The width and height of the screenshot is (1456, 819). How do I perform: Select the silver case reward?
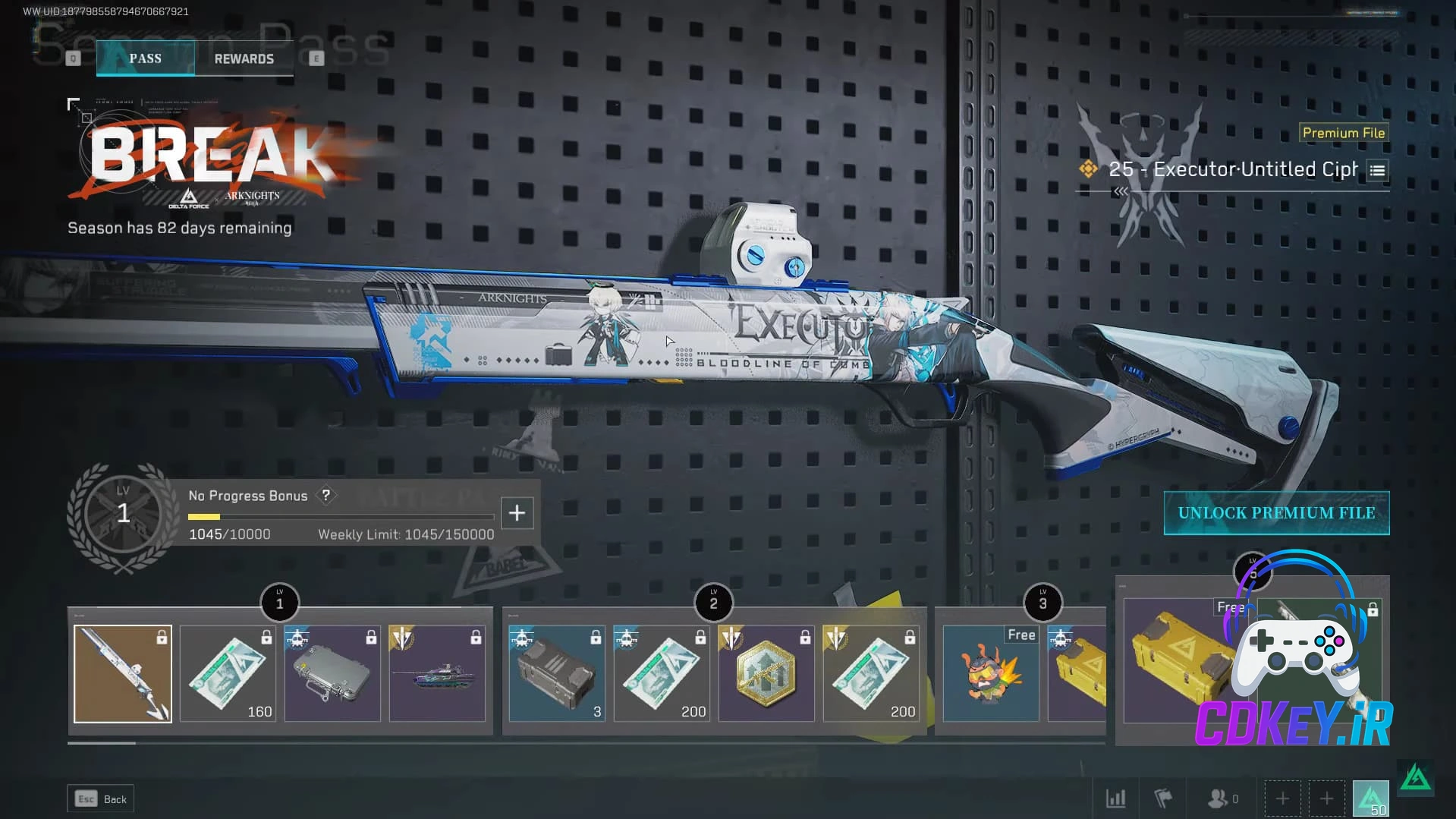tap(332, 673)
